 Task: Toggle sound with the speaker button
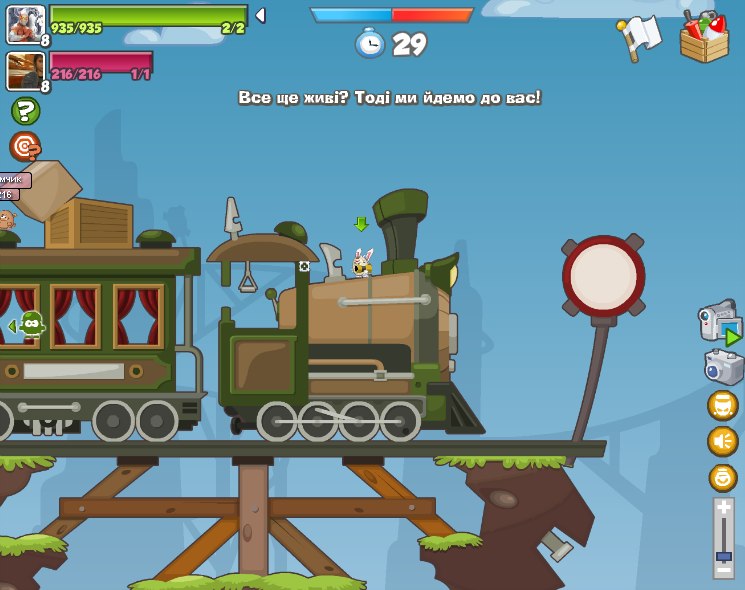click(x=722, y=441)
